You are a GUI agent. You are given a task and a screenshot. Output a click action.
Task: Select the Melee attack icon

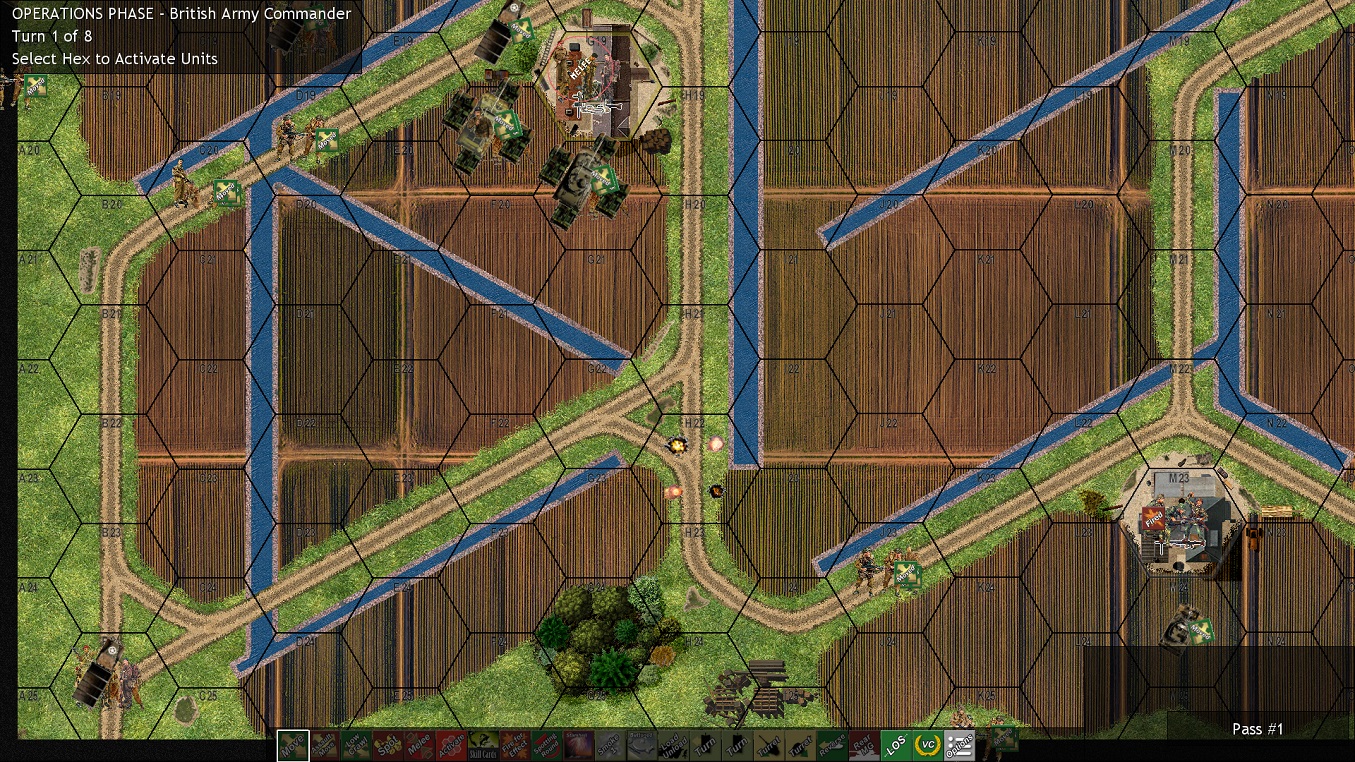(419, 745)
